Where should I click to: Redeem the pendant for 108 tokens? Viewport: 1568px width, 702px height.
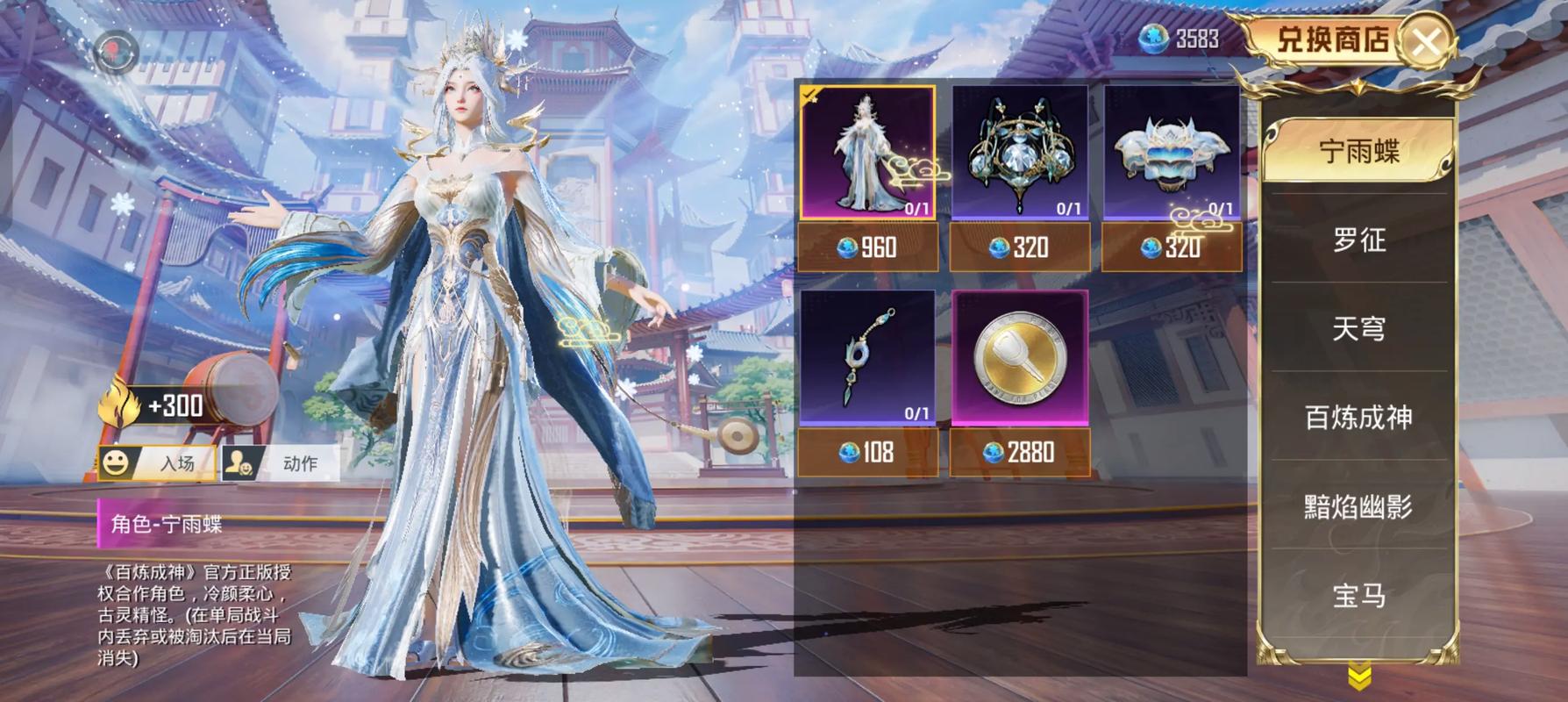(867, 452)
